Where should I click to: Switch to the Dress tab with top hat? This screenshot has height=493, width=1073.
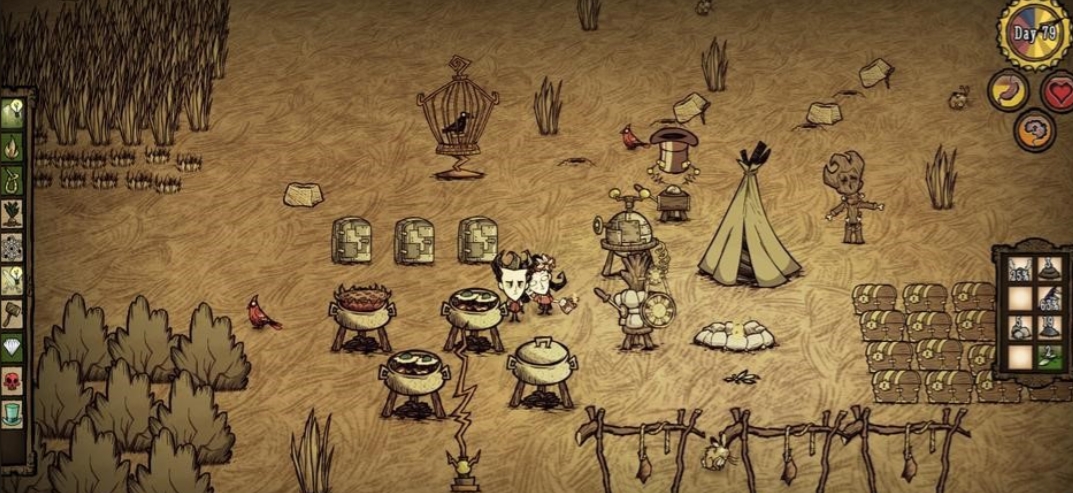point(13,412)
